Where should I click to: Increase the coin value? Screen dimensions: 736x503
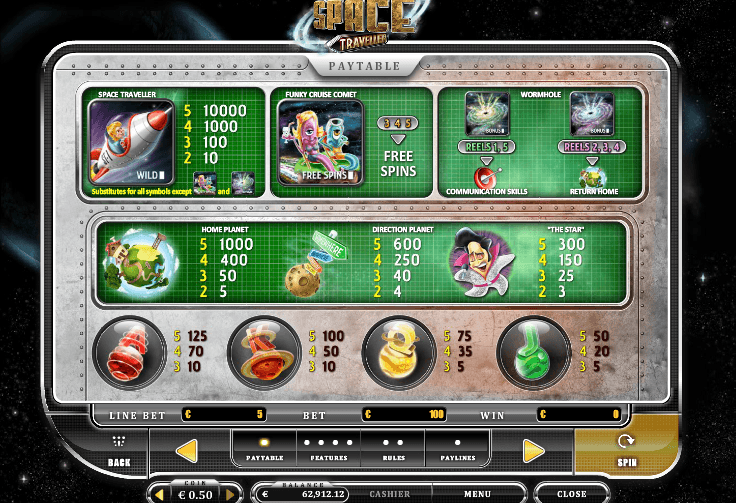[230, 494]
